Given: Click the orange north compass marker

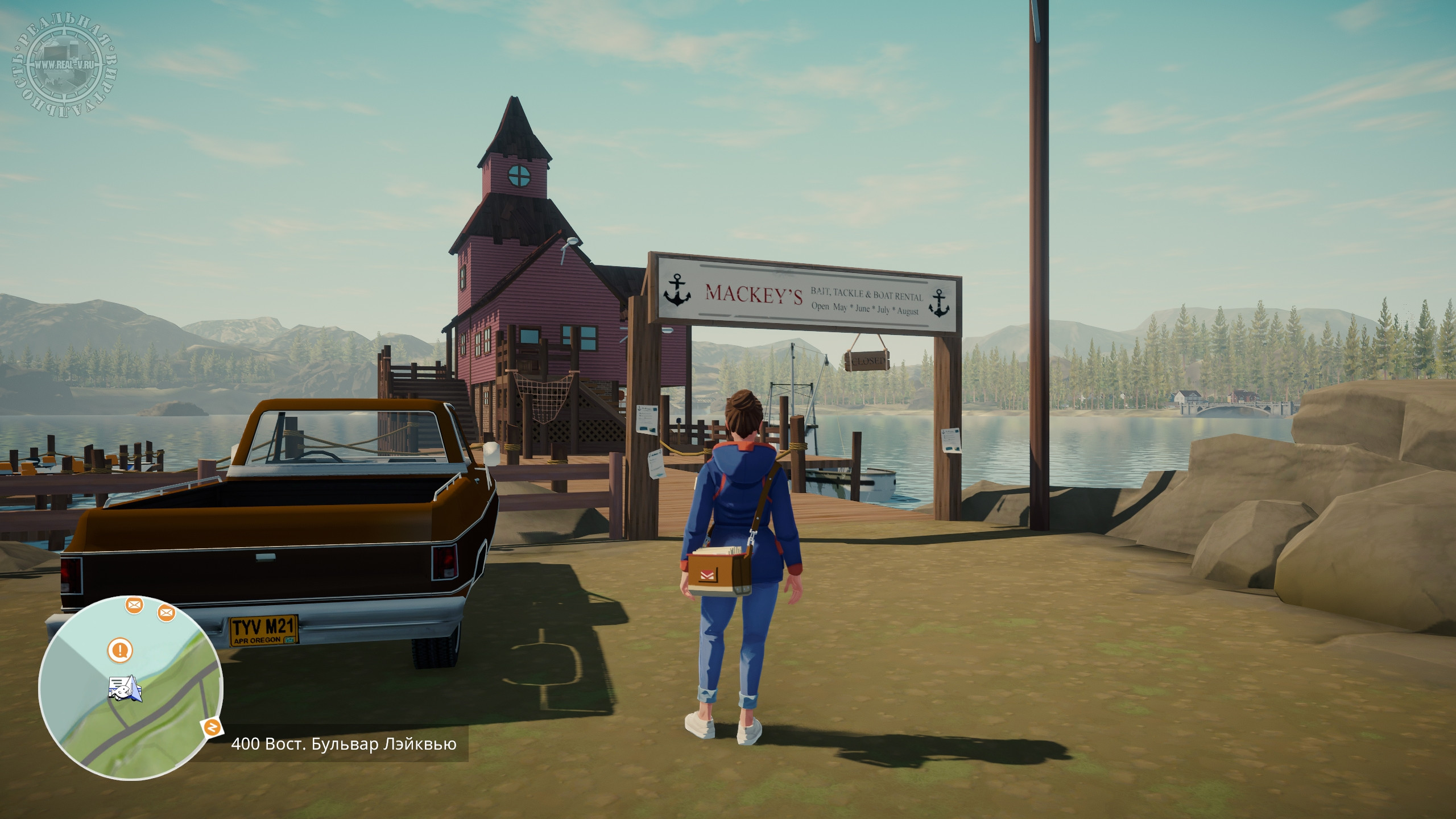Looking at the screenshot, I should pyautogui.click(x=212, y=727).
